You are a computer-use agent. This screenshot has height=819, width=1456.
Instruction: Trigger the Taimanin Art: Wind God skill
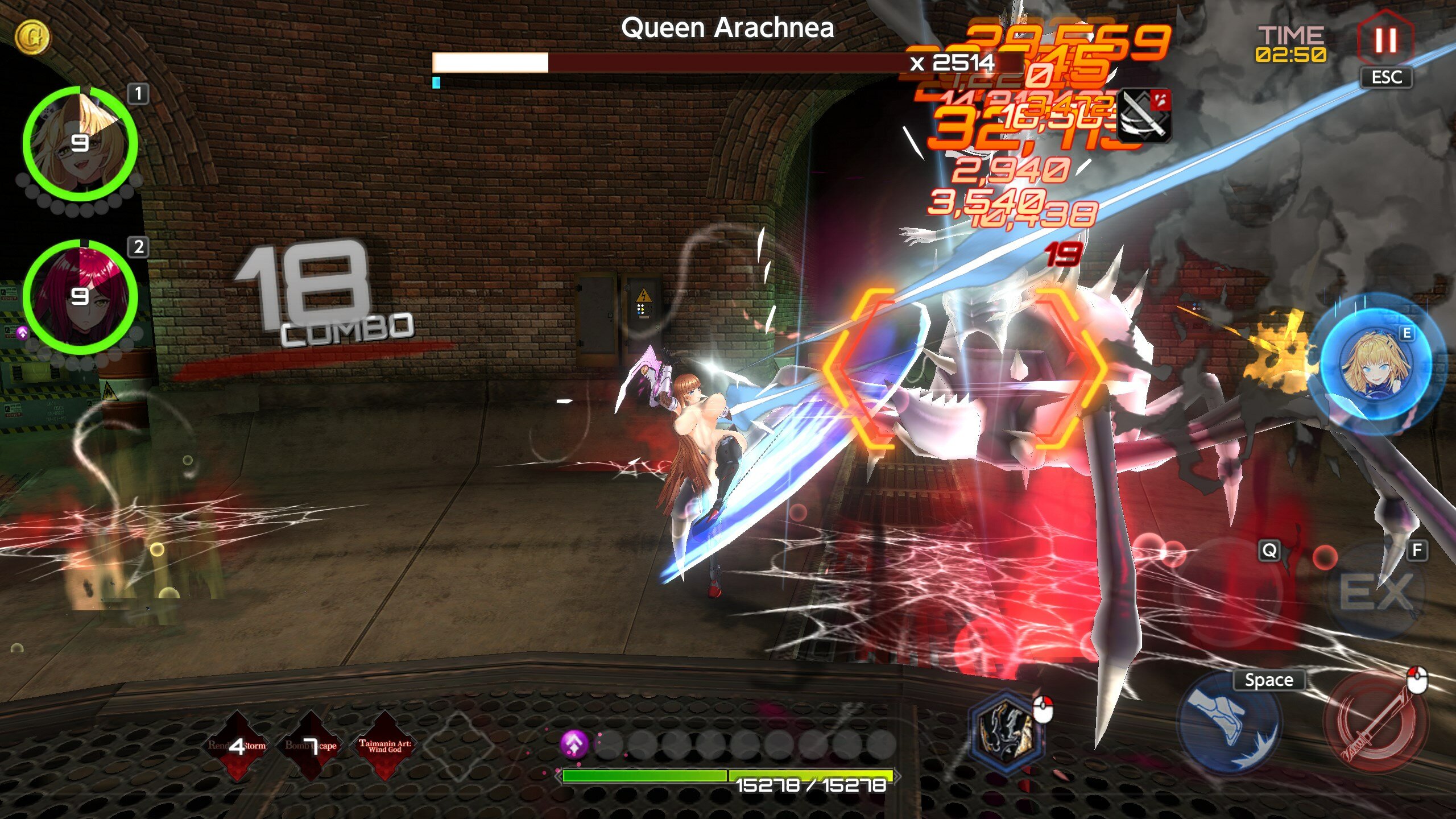[384, 745]
